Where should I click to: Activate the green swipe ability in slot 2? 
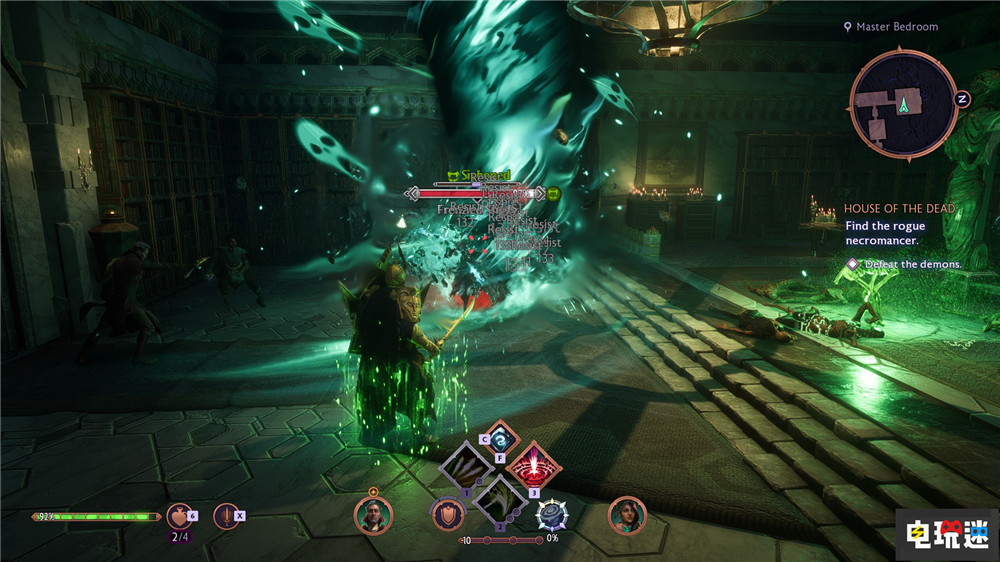[499, 497]
